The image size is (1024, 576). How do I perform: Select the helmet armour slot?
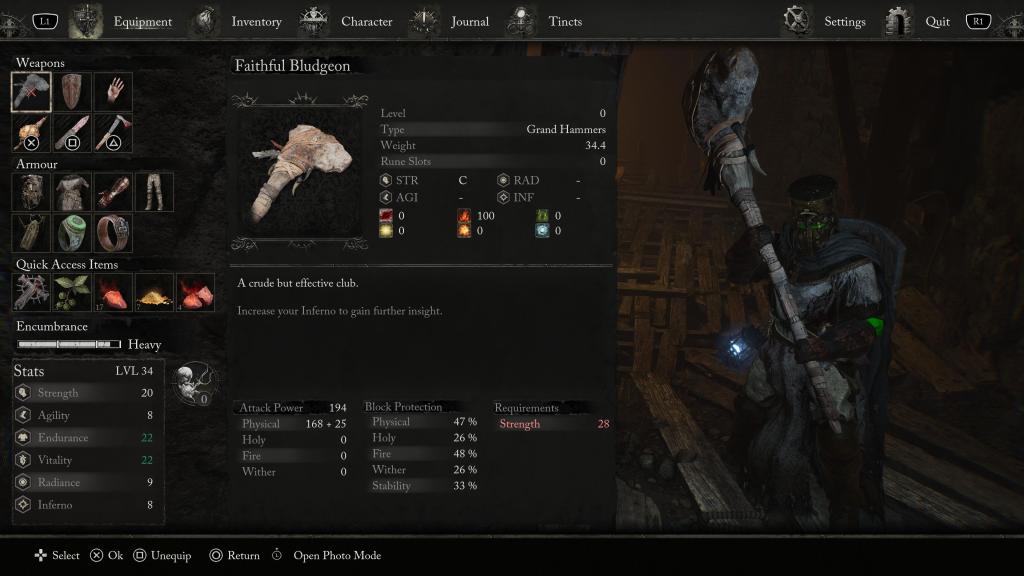pos(32,192)
